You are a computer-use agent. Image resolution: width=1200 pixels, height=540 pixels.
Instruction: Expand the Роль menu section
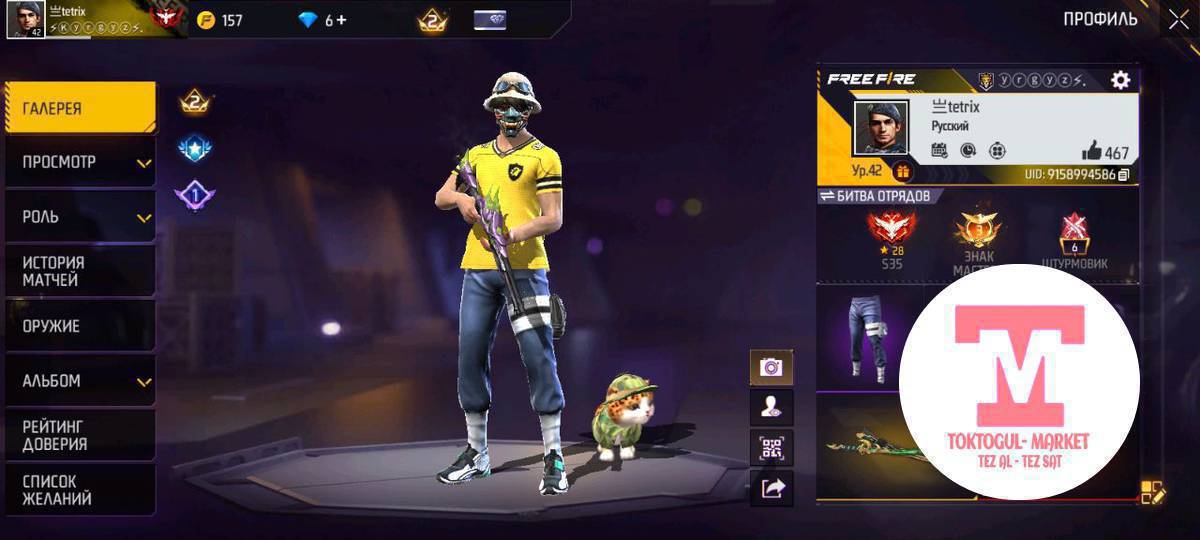80,217
